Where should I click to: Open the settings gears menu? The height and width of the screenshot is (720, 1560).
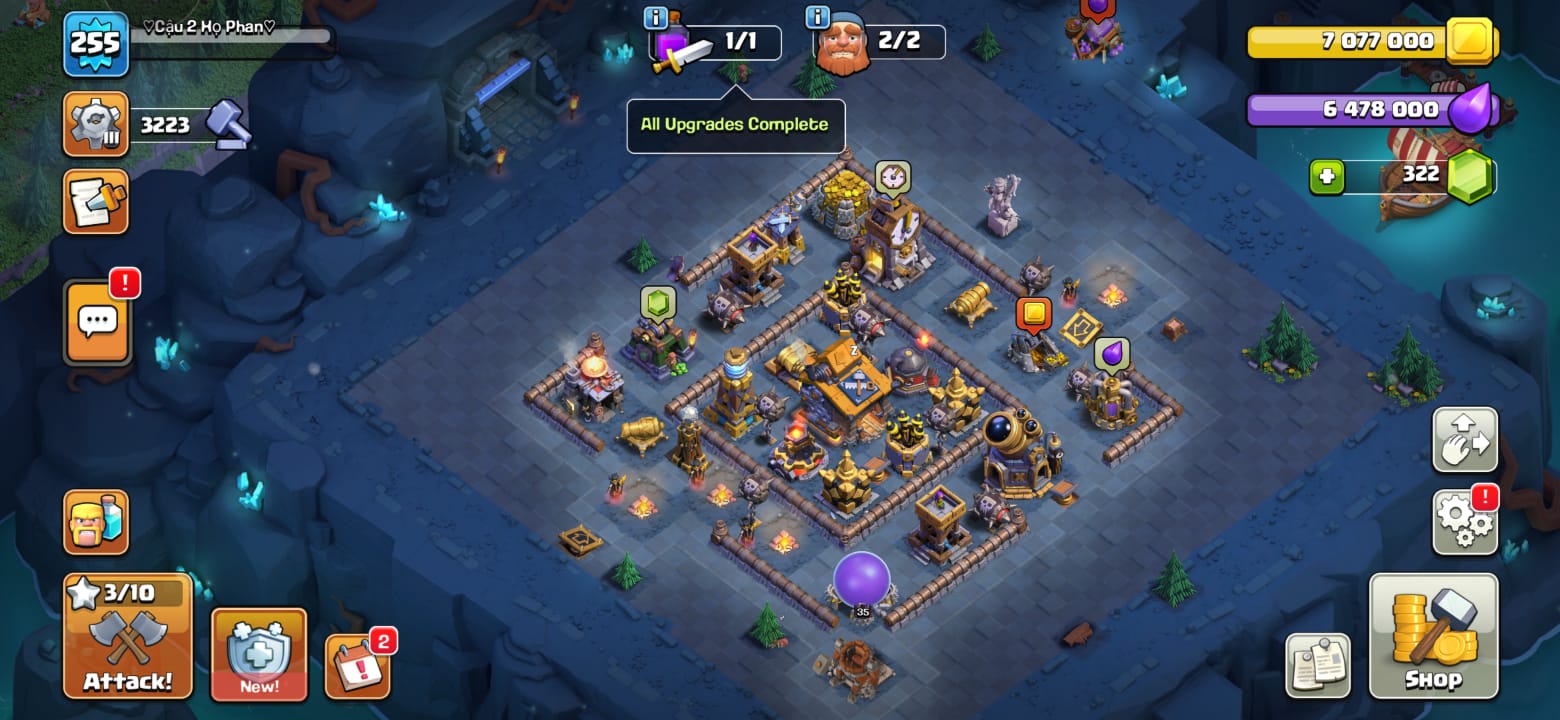tap(1465, 521)
